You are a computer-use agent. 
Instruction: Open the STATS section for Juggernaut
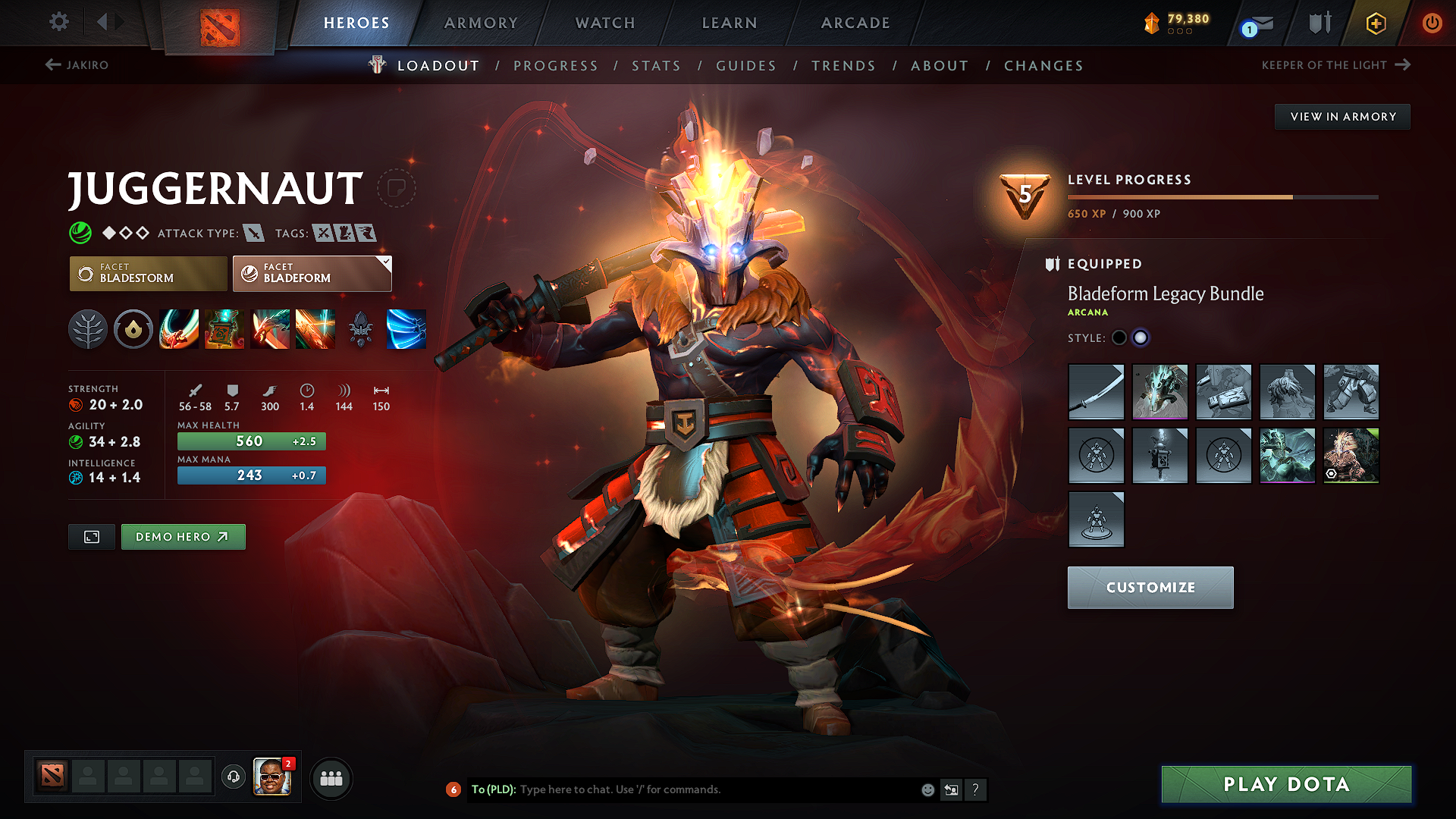656,65
